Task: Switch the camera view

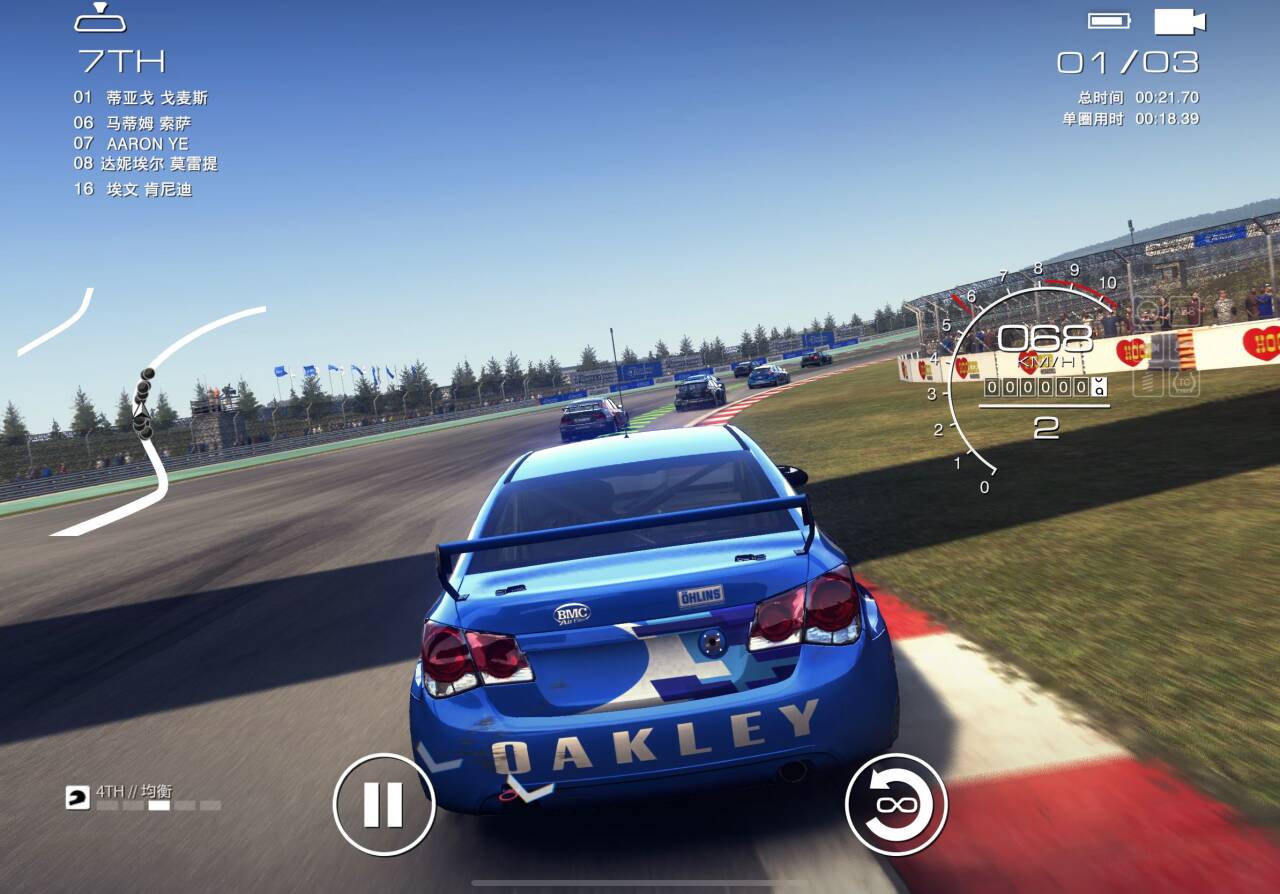Action: click(1179, 21)
